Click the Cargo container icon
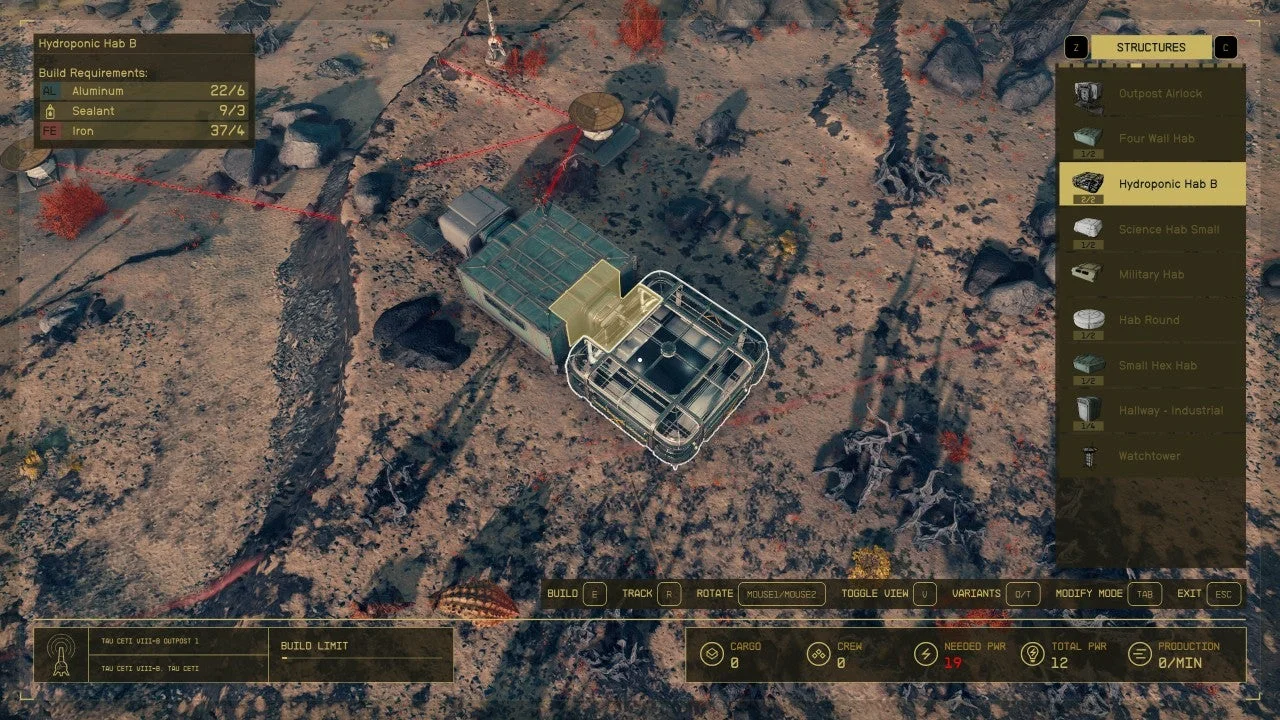 click(x=713, y=654)
